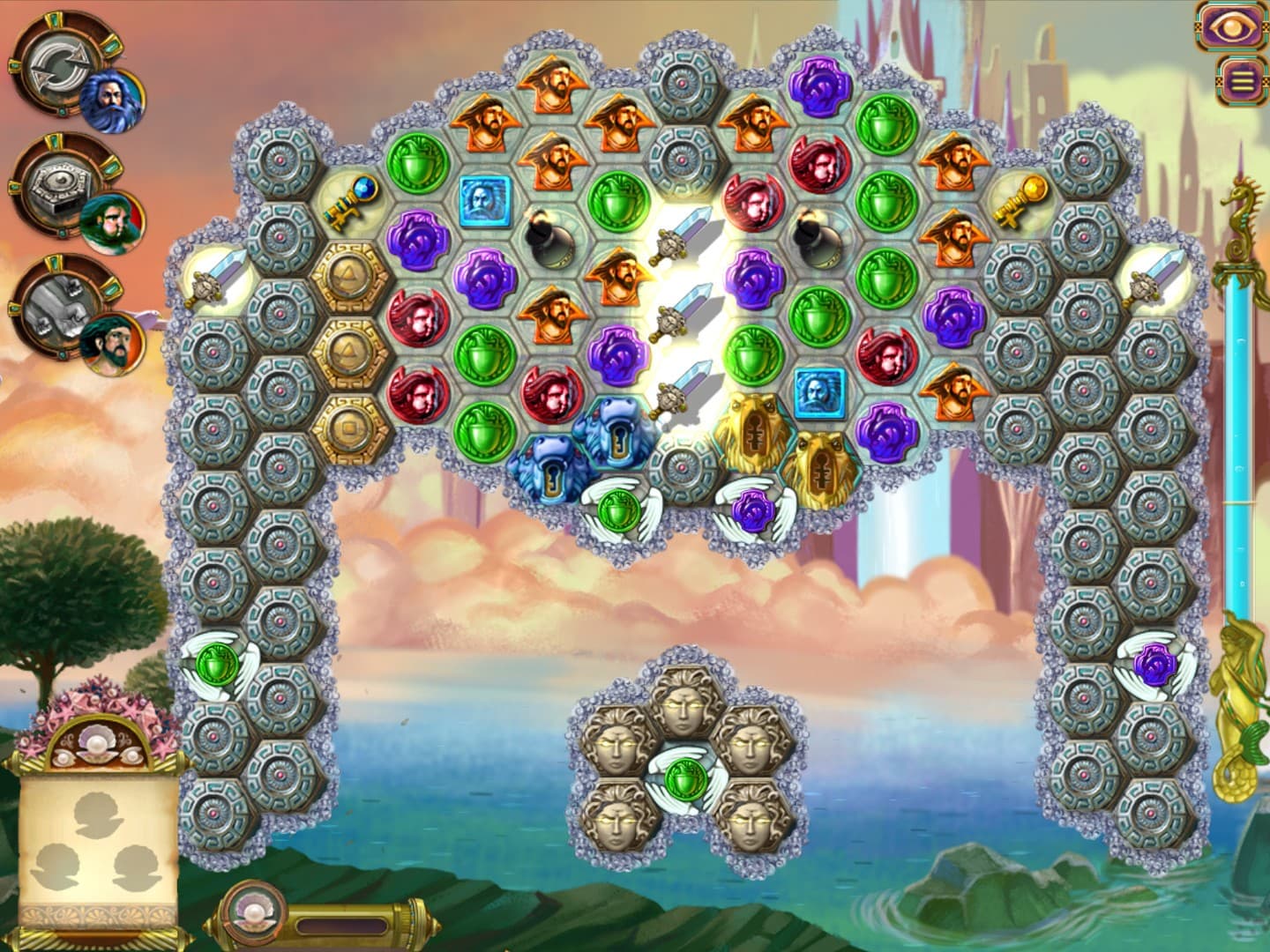The height and width of the screenshot is (952, 1270).
Task: Activate the anvil power-up
Action: click(x=57, y=187)
